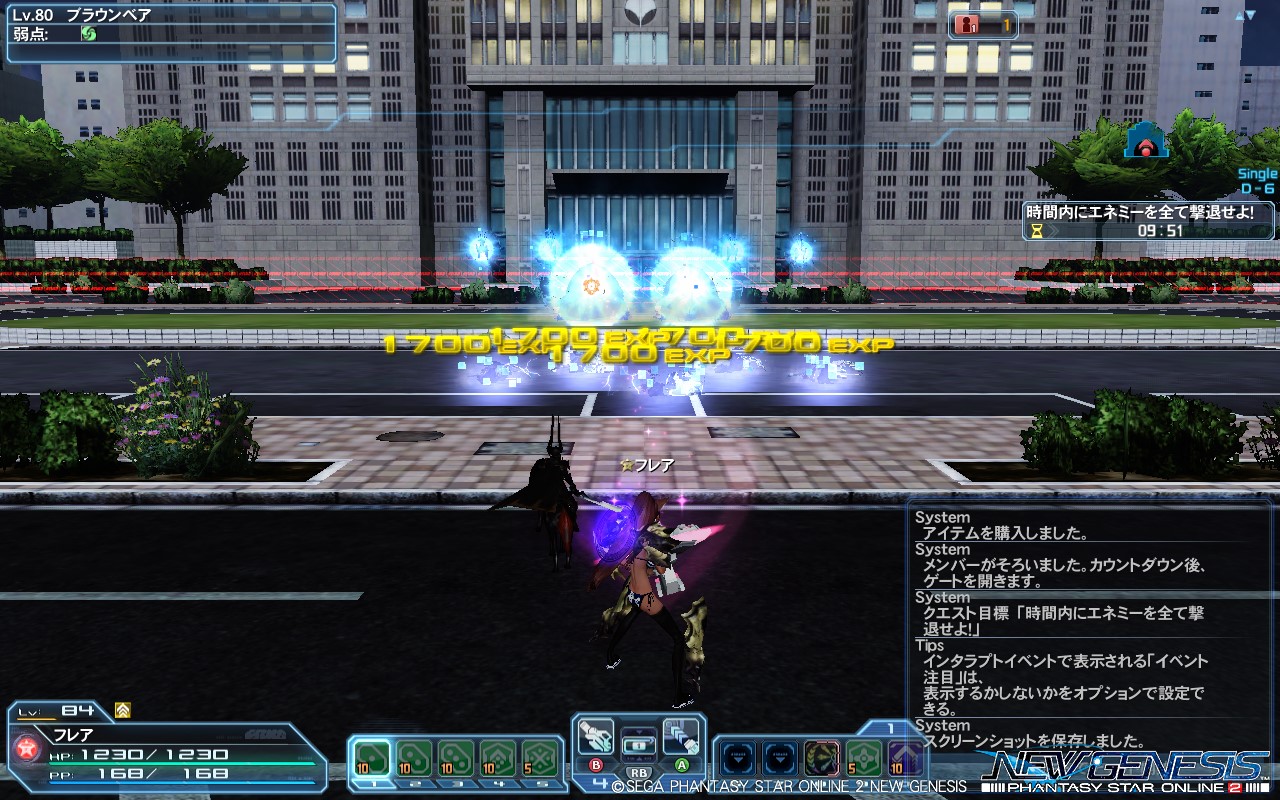Click the down arrow at the top right corner
The image size is (1280, 800).
tap(1251, 15)
